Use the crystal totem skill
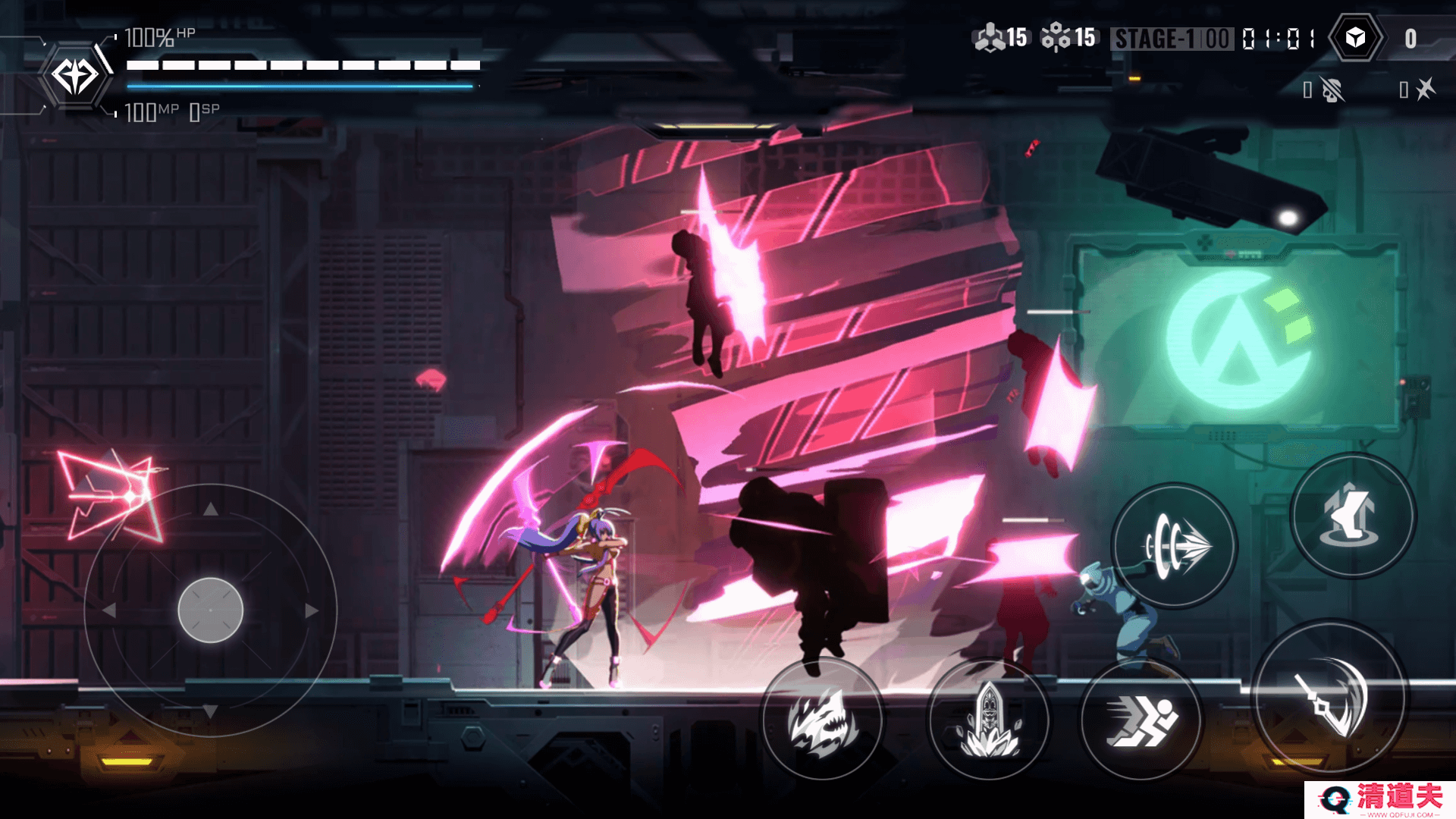1456x819 pixels. pyautogui.click(x=988, y=720)
